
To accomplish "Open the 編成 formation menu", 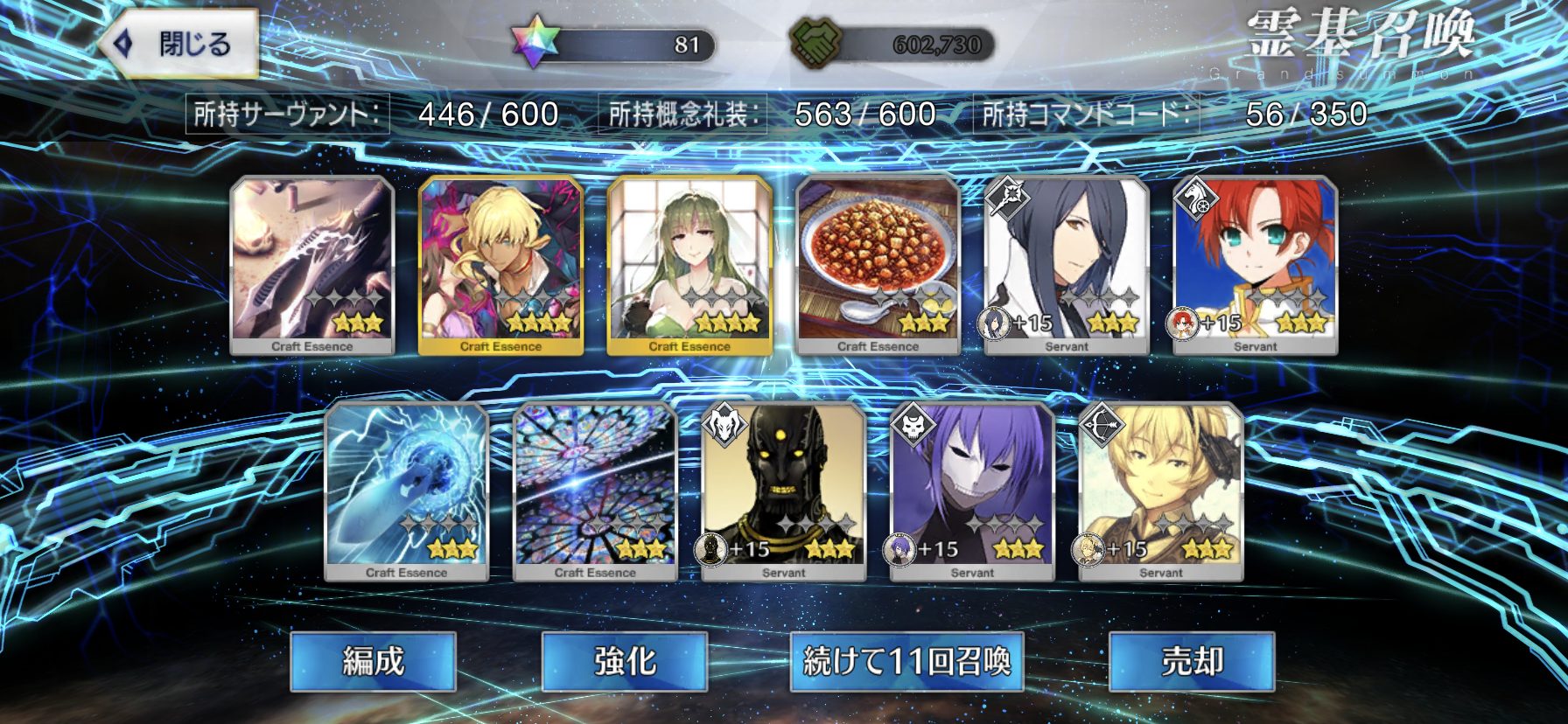I will (373, 661).
